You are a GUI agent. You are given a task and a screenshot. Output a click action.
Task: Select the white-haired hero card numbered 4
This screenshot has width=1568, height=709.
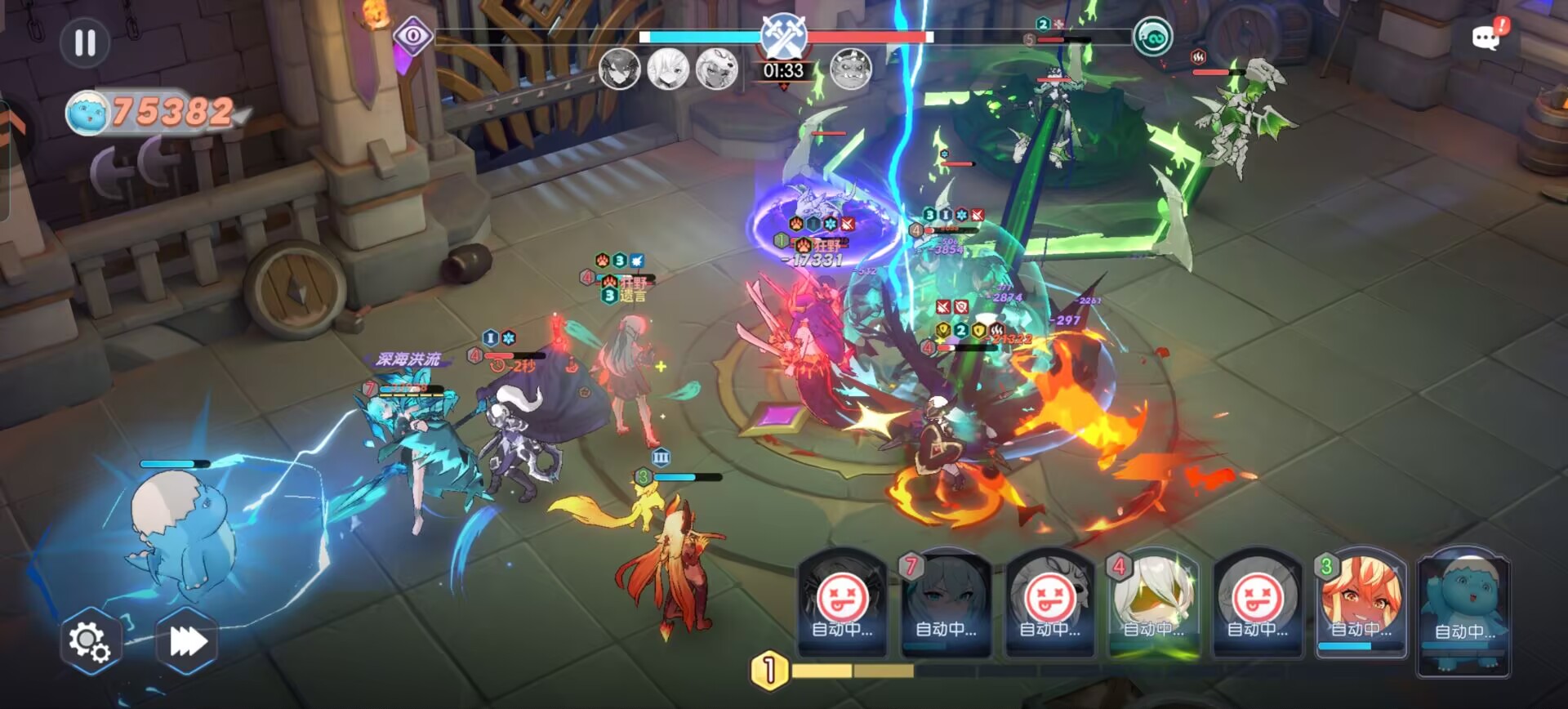tap(1153, 603)
